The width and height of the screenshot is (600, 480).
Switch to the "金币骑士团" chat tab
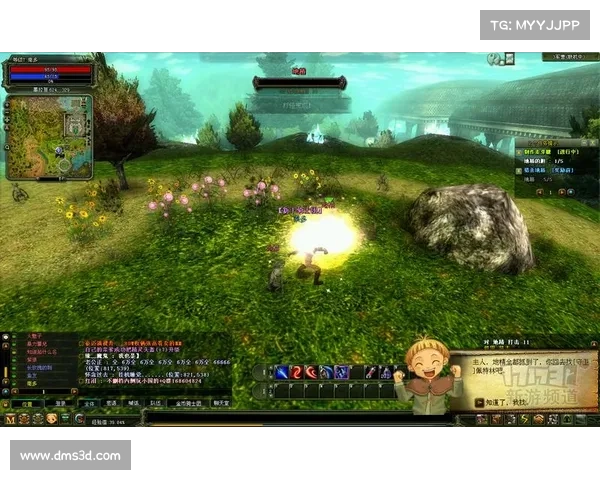click(185, 404)
